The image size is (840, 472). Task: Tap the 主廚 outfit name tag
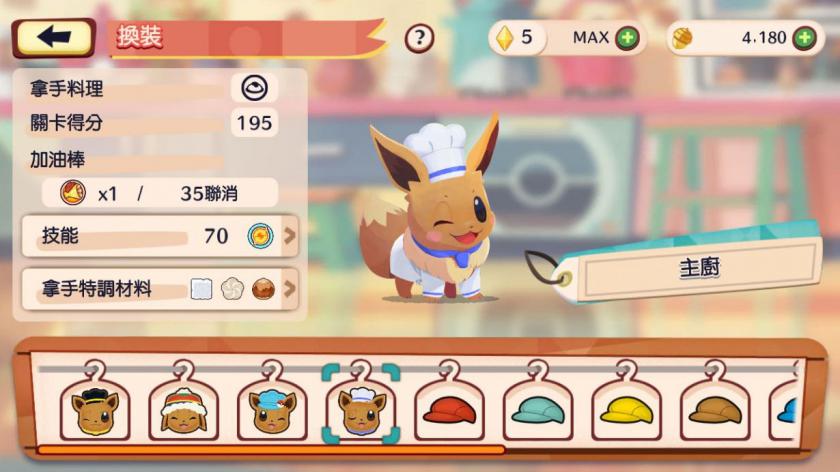click(700, 268)
